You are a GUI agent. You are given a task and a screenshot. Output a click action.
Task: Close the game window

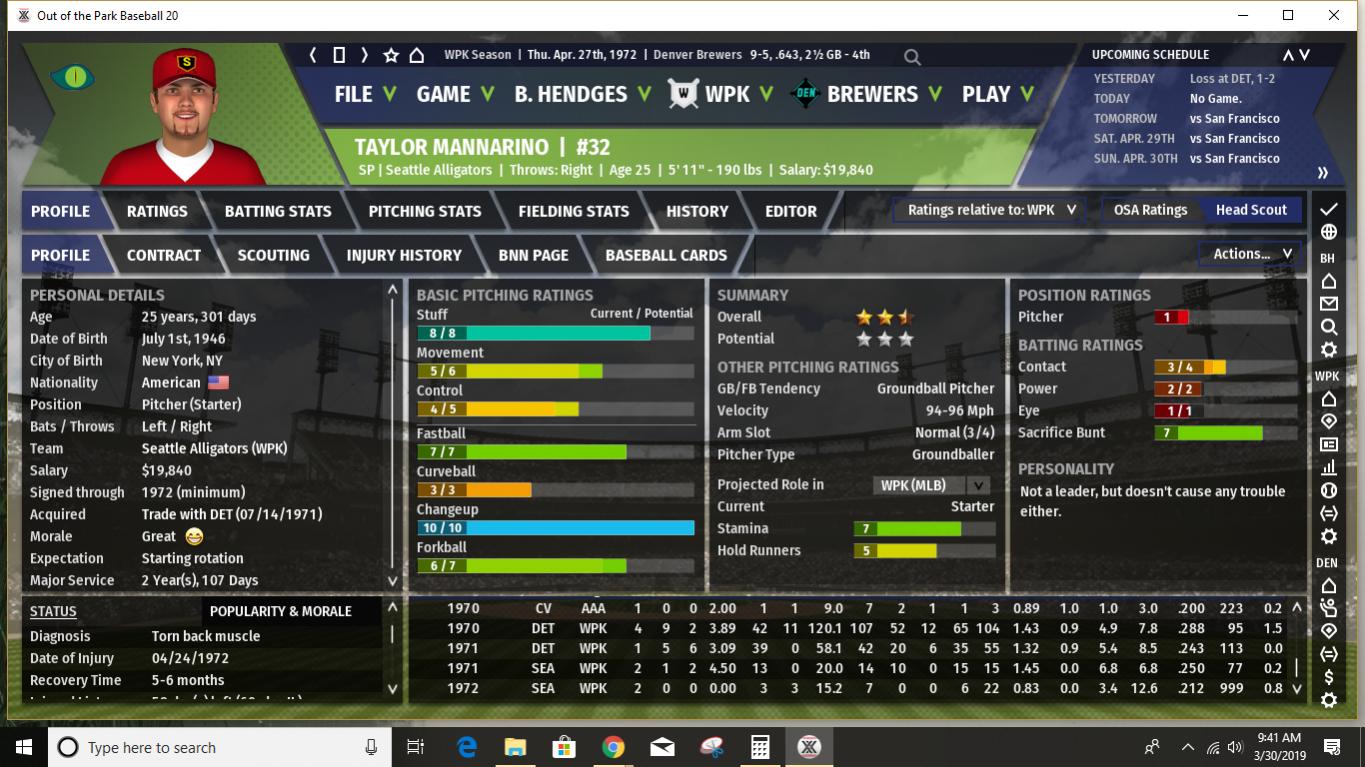tap(1334, 15)
